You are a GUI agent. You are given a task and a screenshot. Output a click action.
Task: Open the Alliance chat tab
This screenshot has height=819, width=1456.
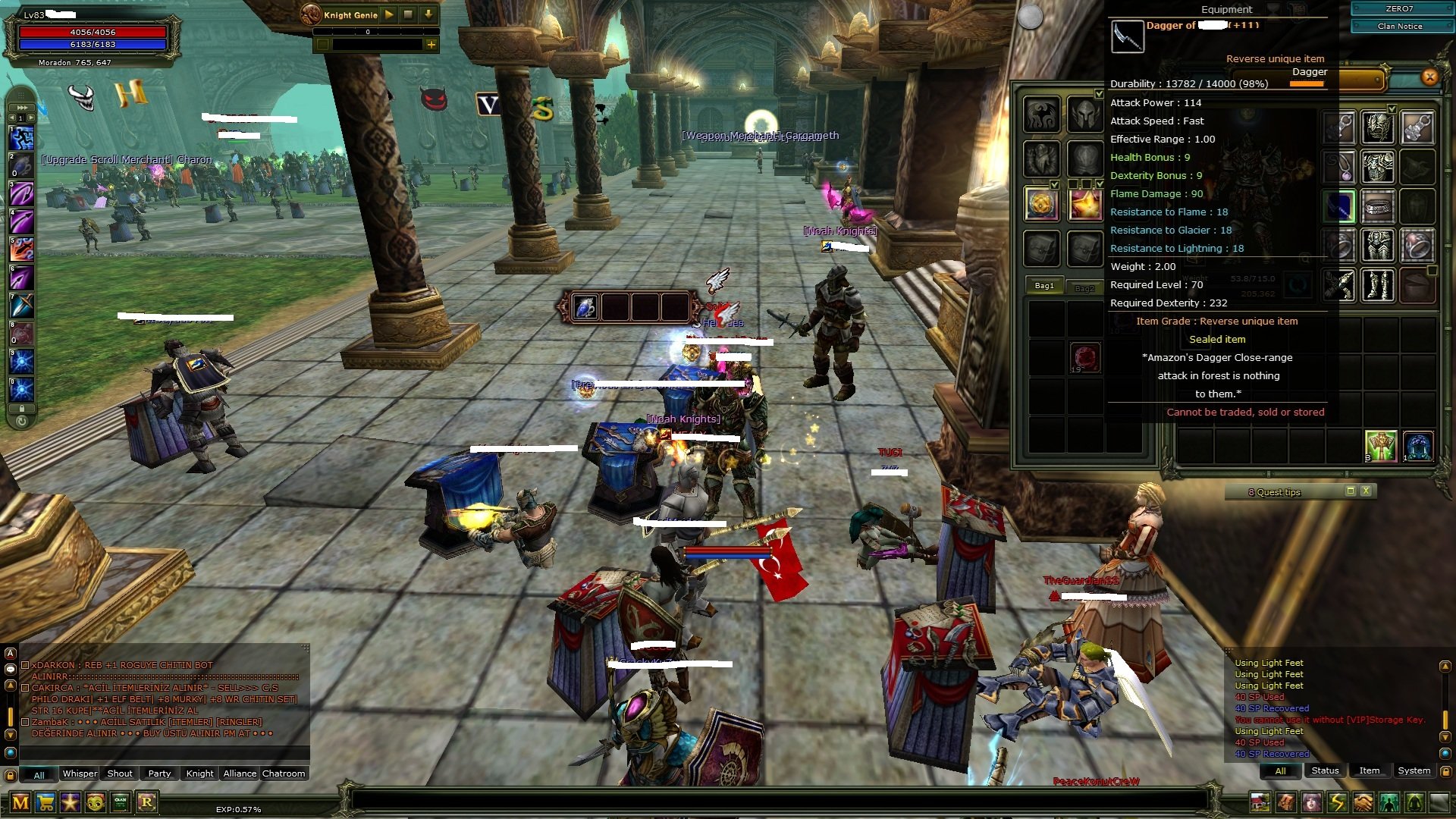tap(240, 773)
